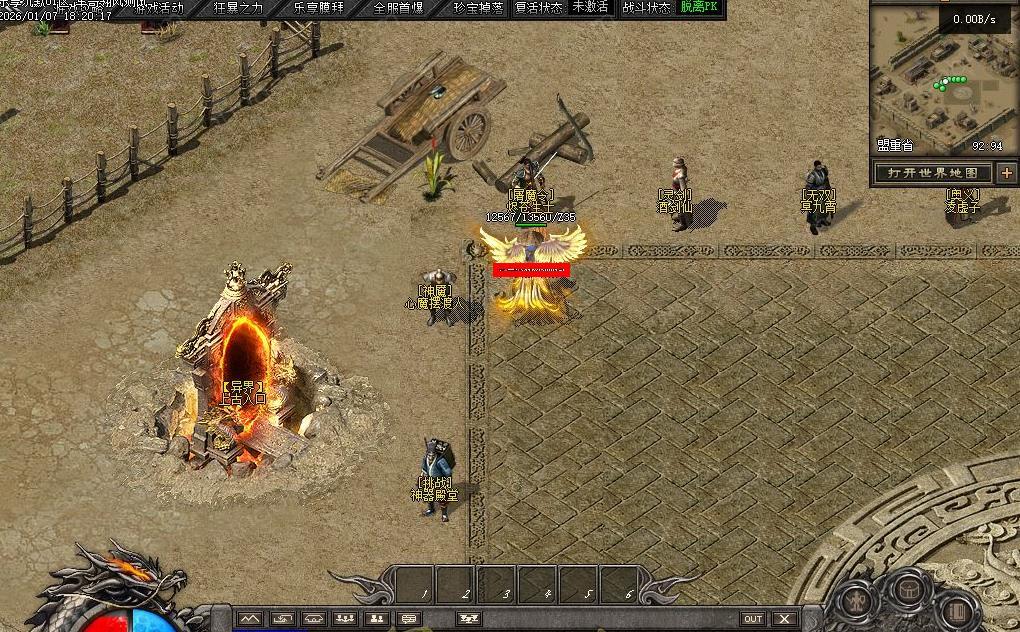Click the plus button beside the world map button

[x=1006, y=173]
